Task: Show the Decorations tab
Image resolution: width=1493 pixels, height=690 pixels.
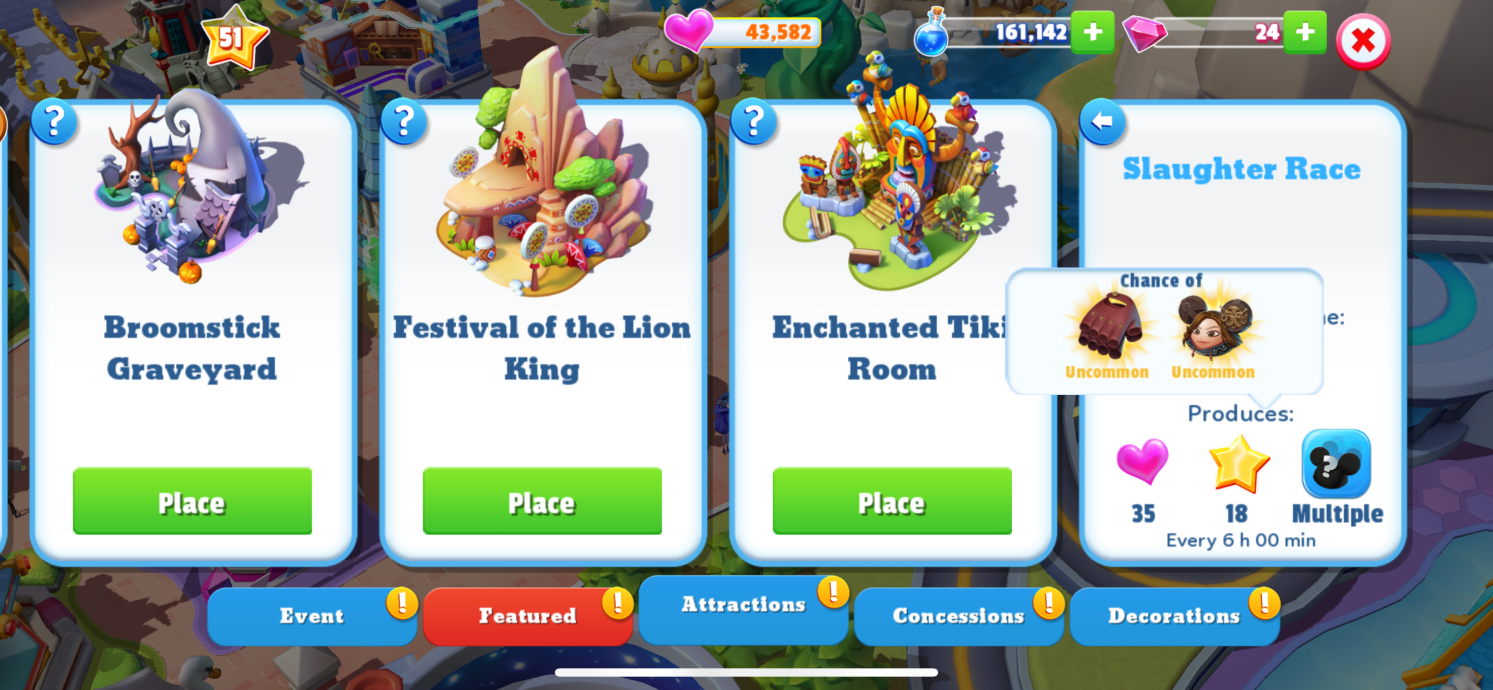Action: pyautogui.click(x=1173, y=616)
